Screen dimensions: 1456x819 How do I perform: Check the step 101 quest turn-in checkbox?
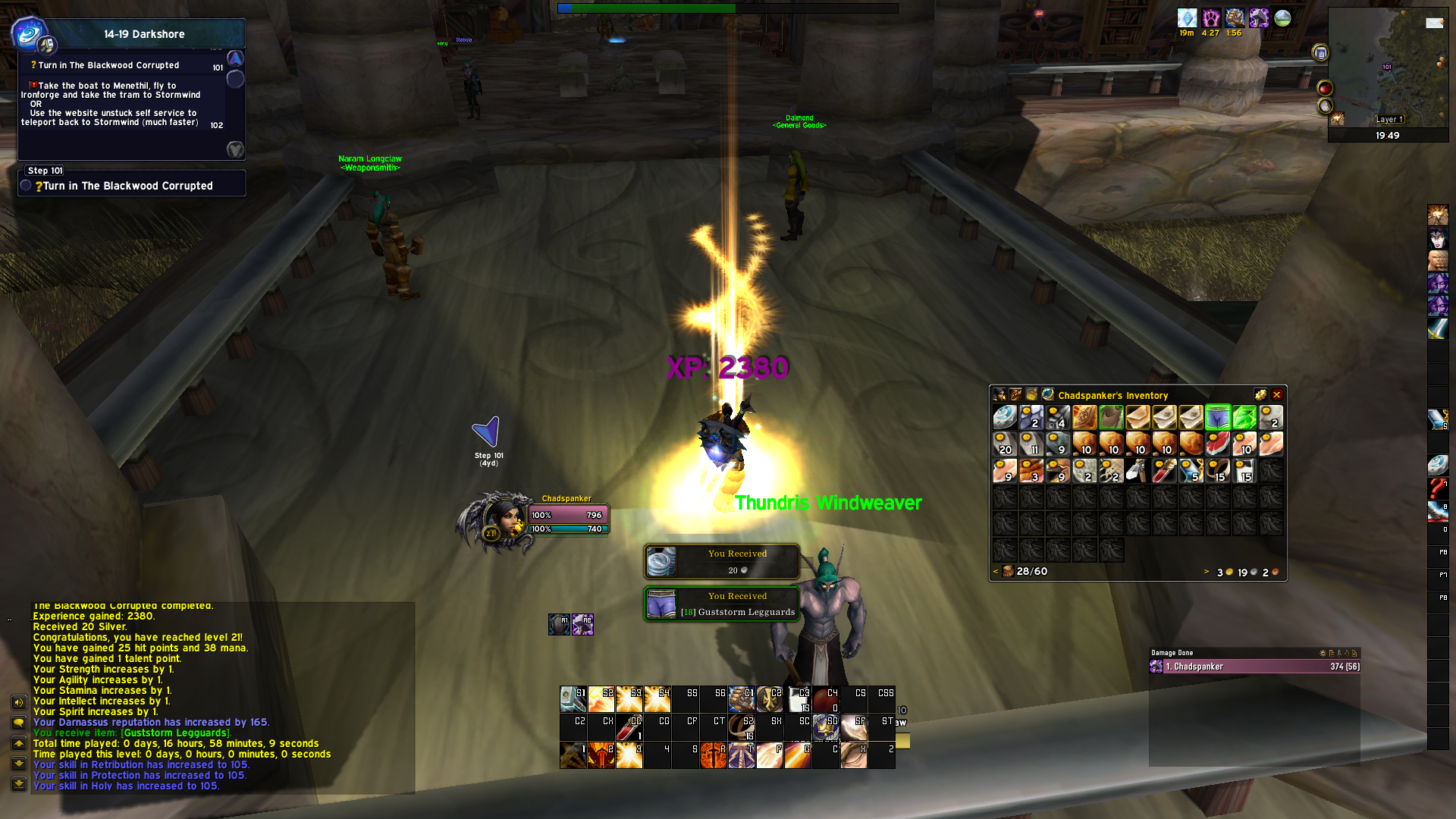pyautogui.click(x=27, y=186)
